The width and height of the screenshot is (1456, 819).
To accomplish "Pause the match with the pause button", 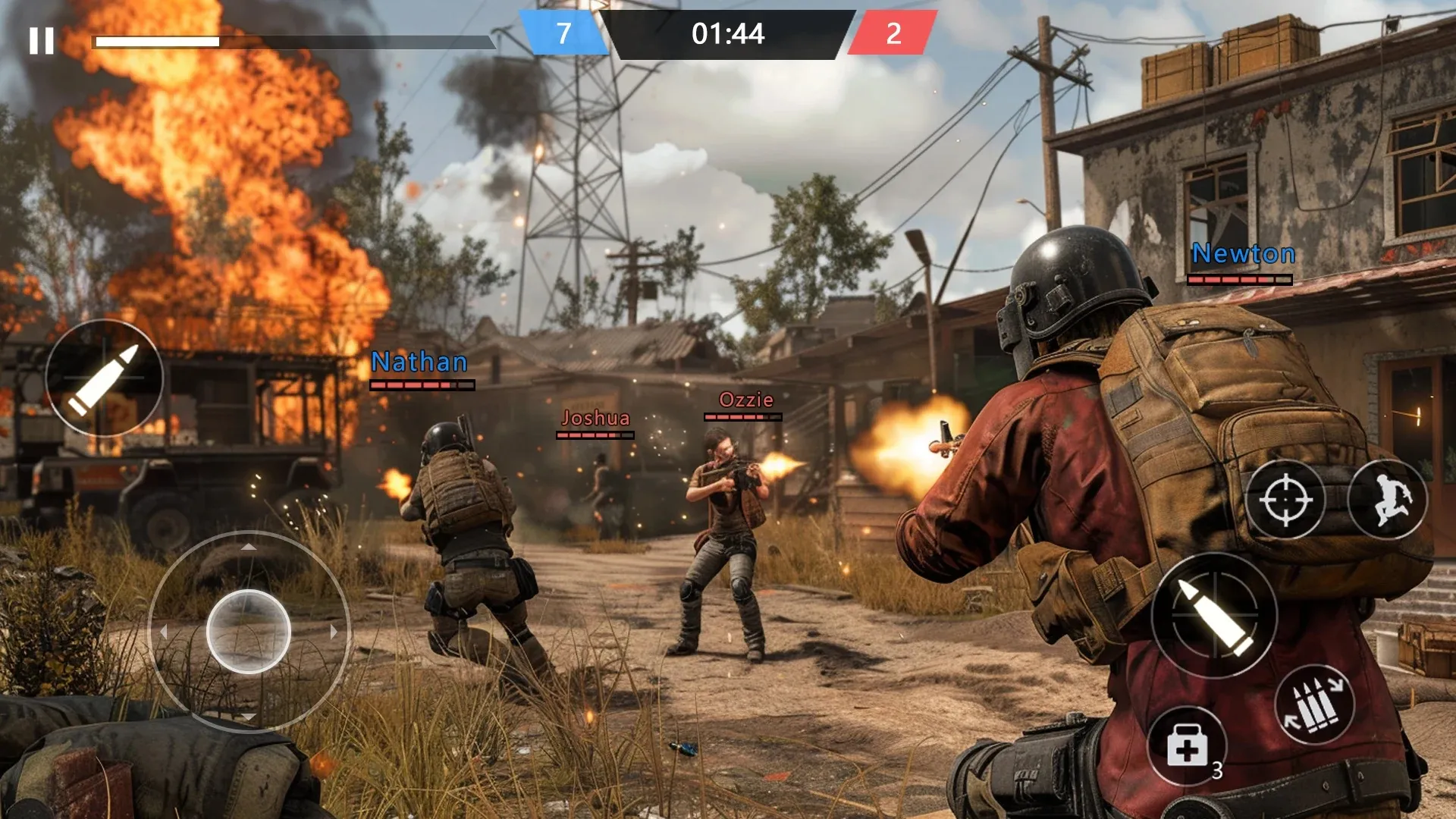I will pos(42,41).
